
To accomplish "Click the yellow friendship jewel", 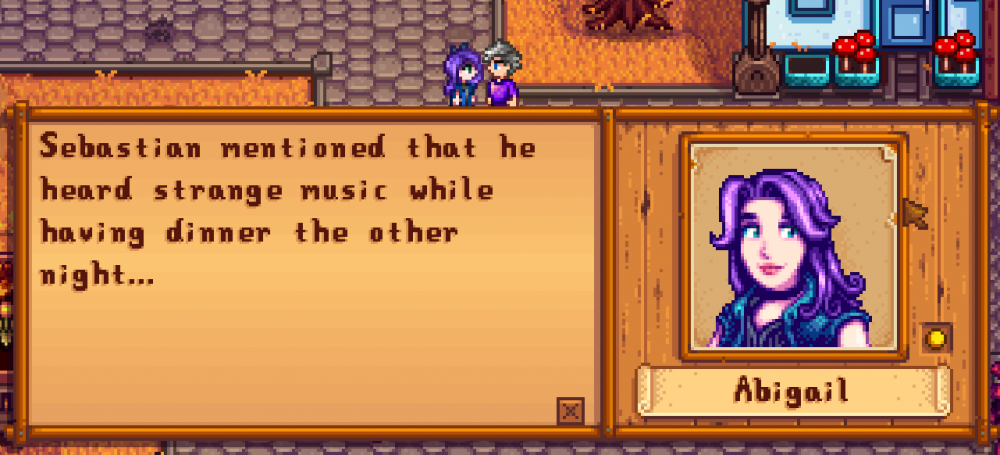I will (x=937, y=338).
